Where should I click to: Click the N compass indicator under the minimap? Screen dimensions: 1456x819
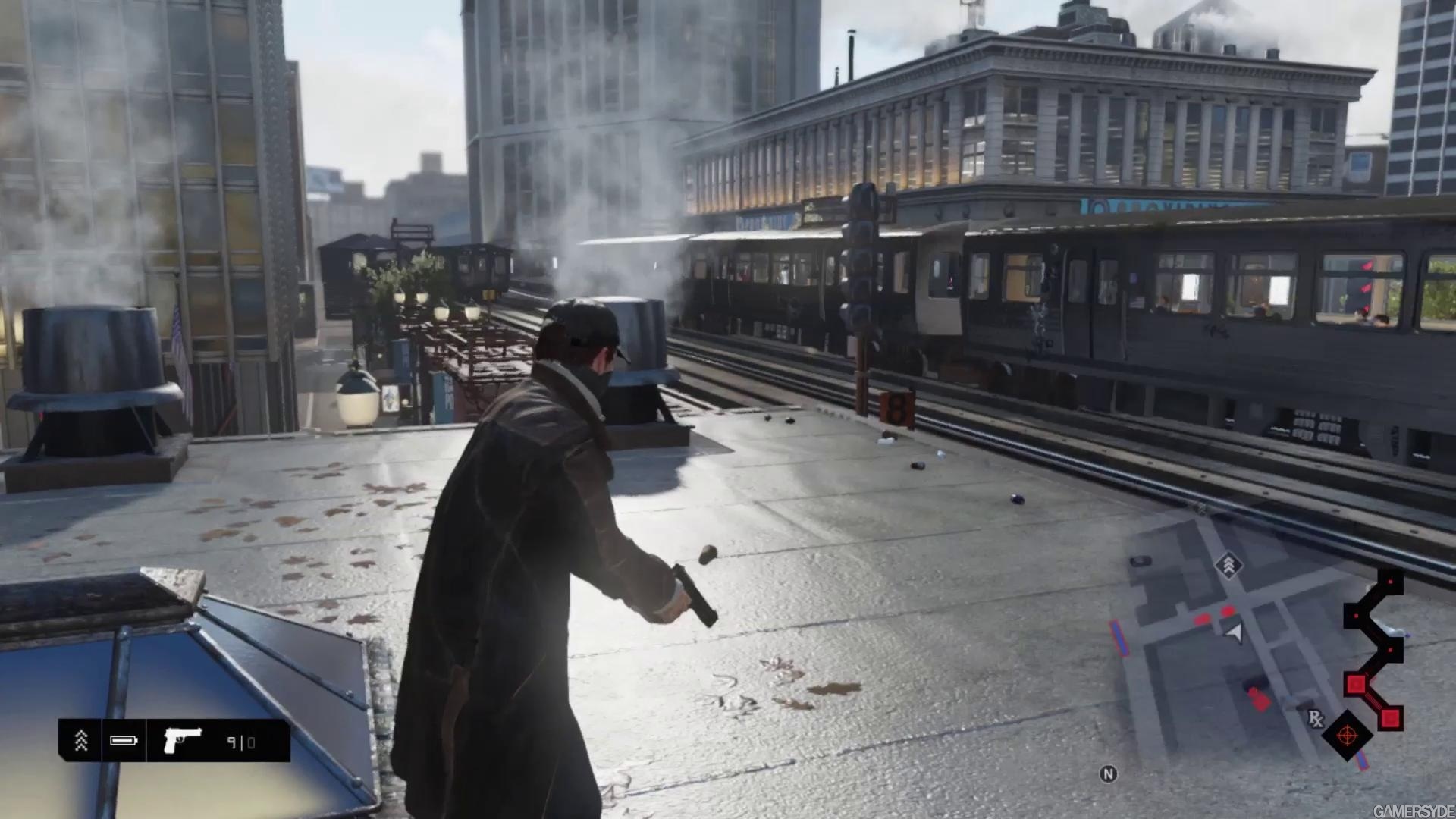click(1109, 773)
